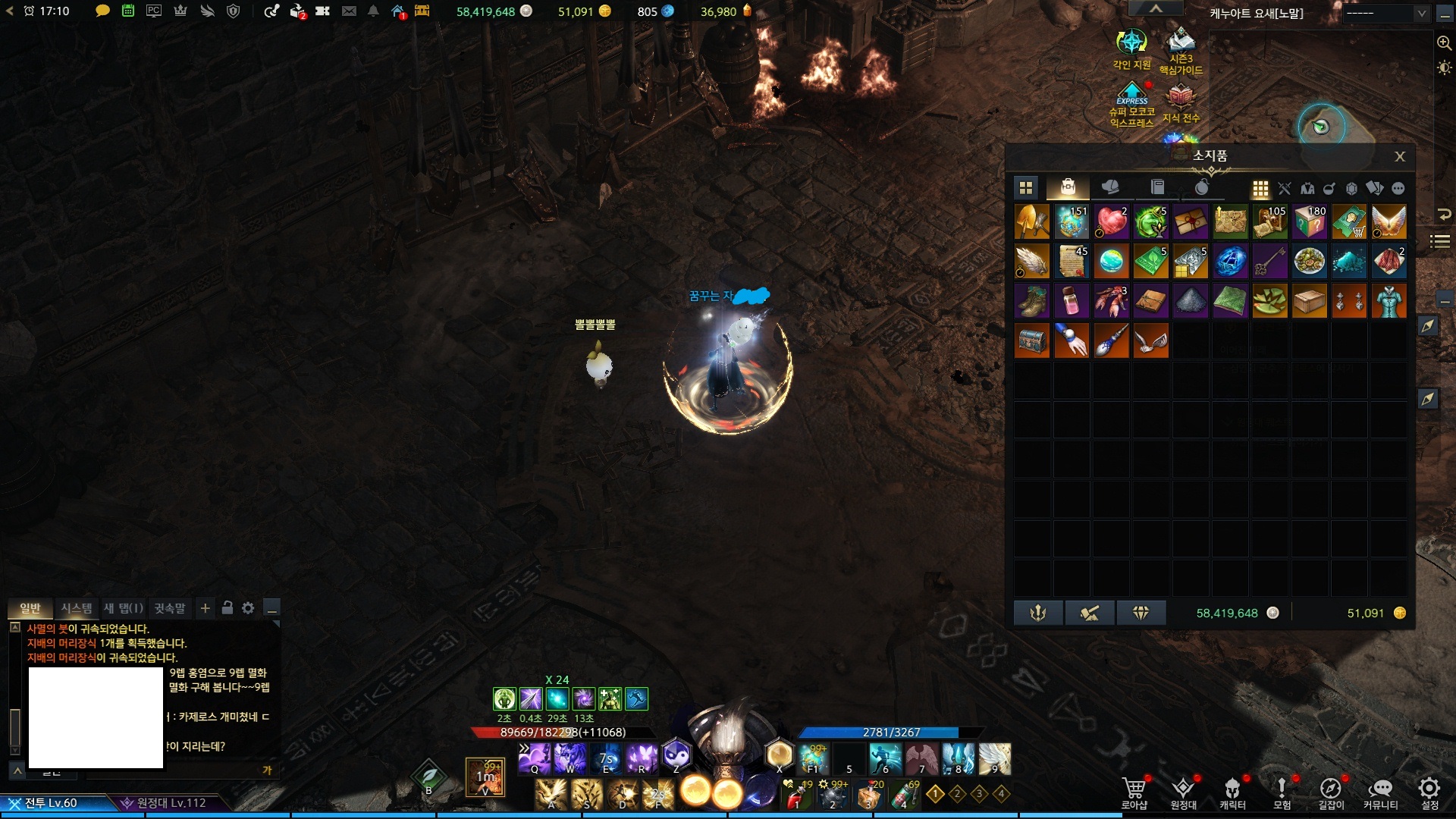1456x819 pixels.
Task: Switch to the 시스템 chat tab
Action: click(77, 608)
